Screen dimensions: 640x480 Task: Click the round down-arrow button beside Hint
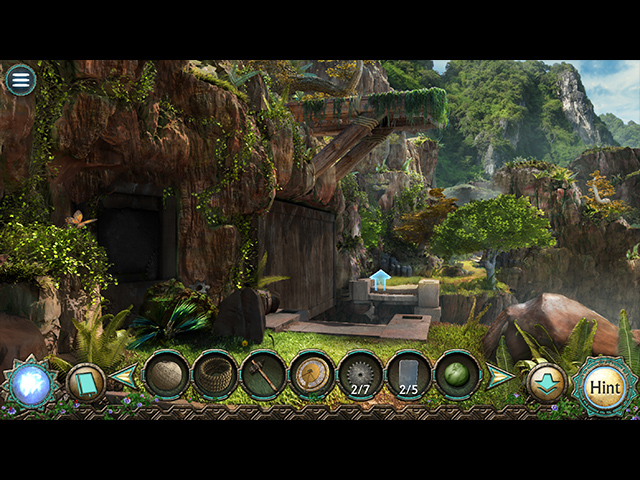pos(546,383)
